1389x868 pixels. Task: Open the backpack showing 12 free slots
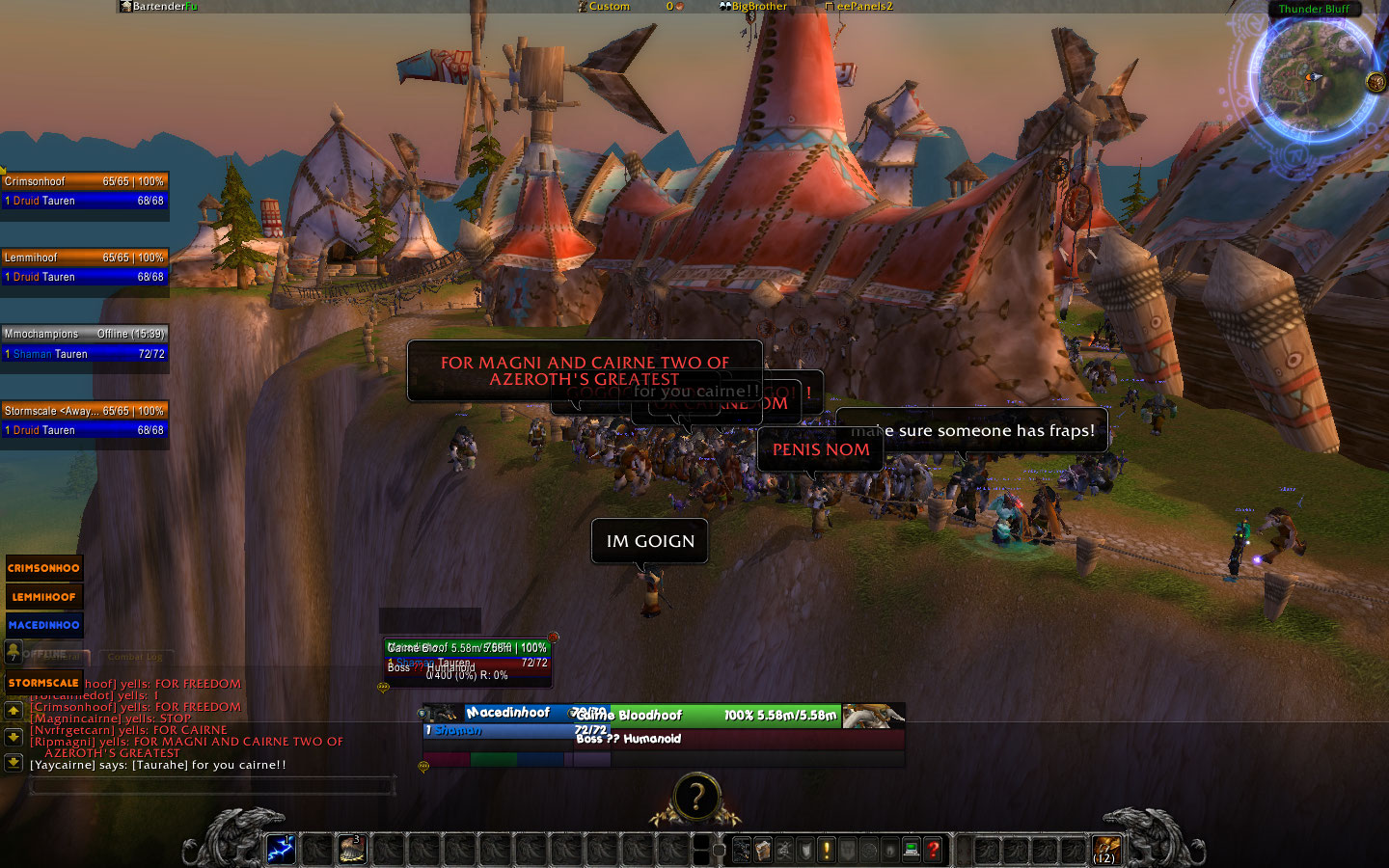1105,850
